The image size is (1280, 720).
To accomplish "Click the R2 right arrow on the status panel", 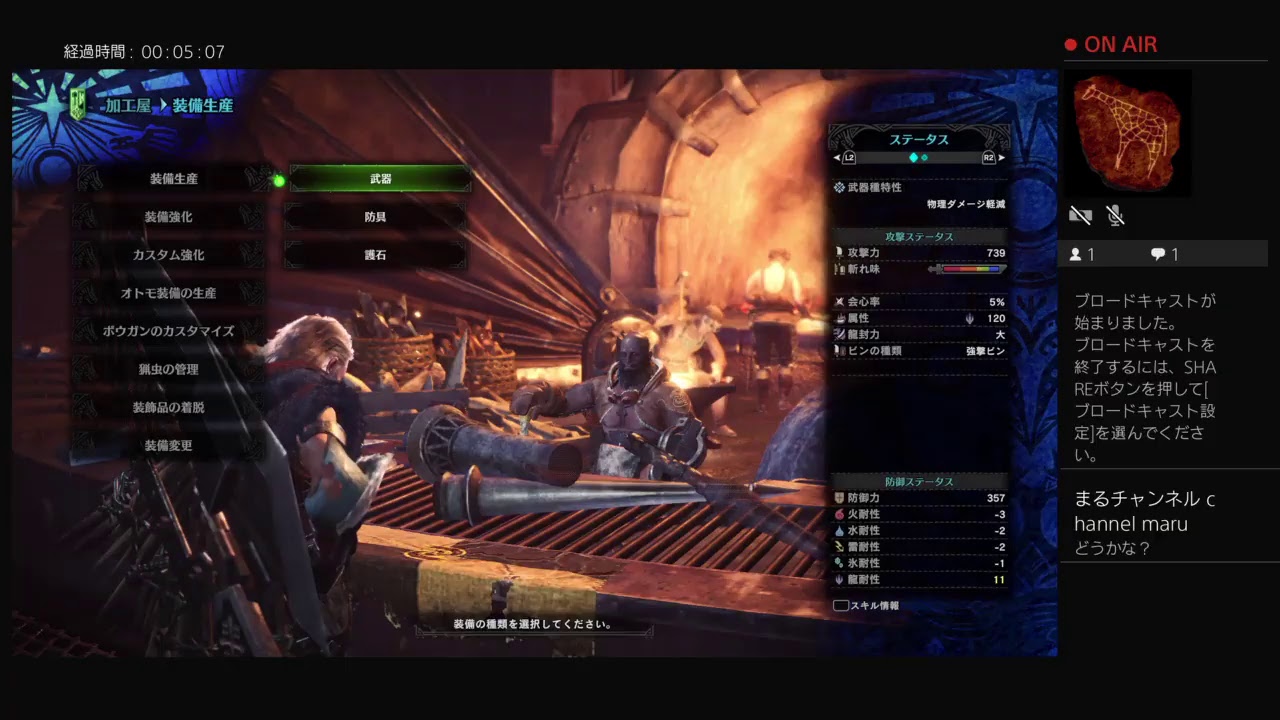I will [x=1000, y=157].
